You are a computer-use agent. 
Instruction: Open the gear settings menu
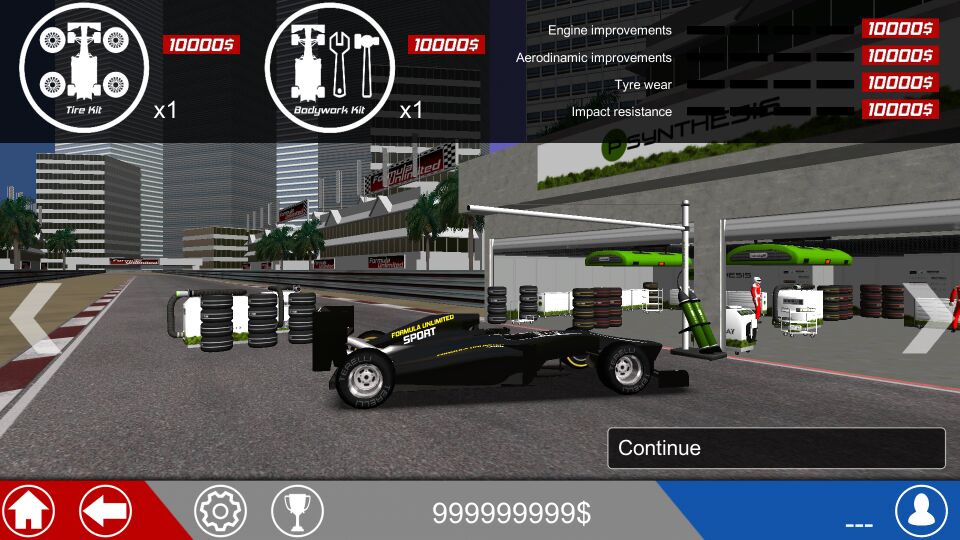pyautogui.click(x=220, y=511)
